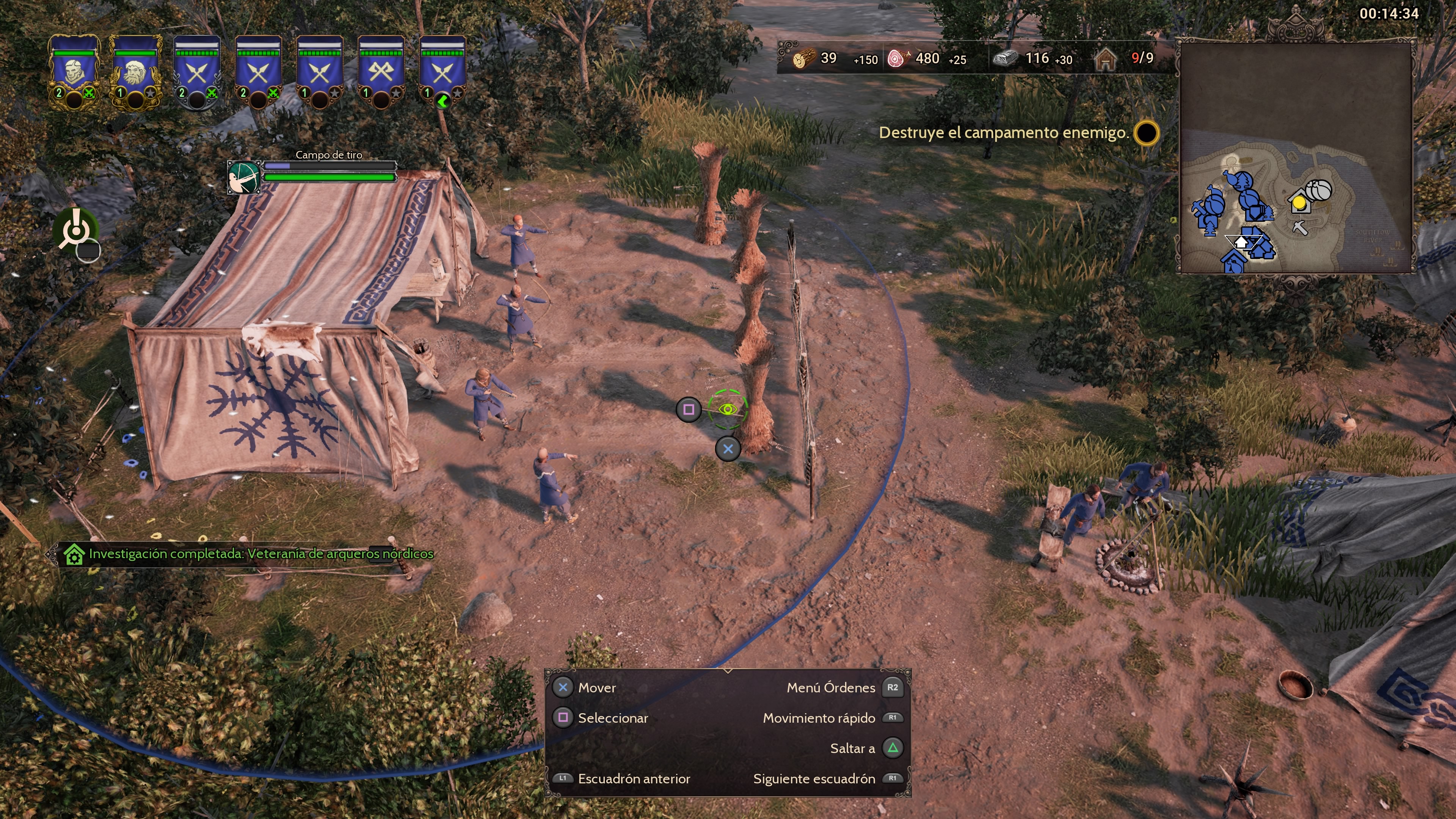Screen dimensions: 1456x819
Task: Show the Destruye el campamento enemigo objective
Action: [1004, 133]
